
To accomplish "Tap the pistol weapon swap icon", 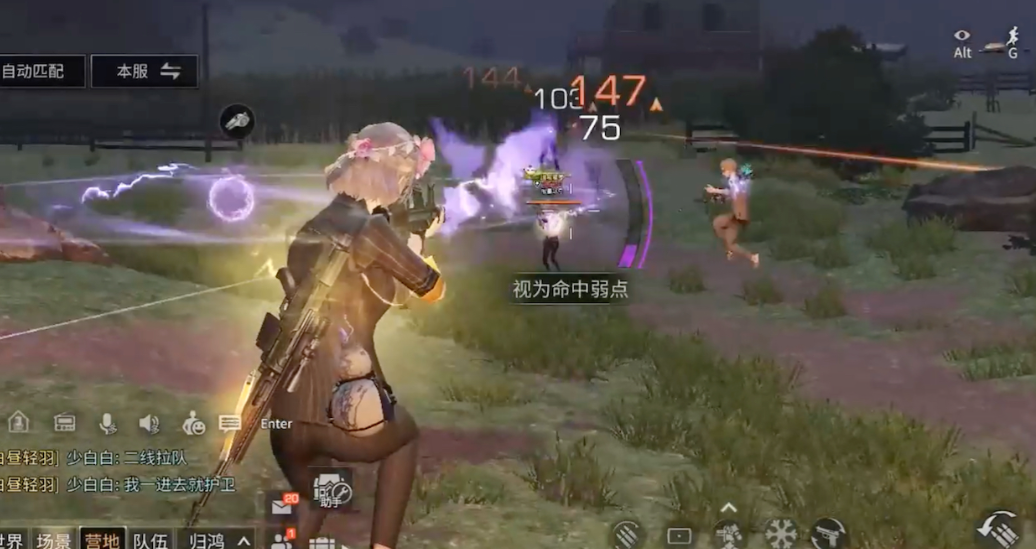I will coord(828,533).
